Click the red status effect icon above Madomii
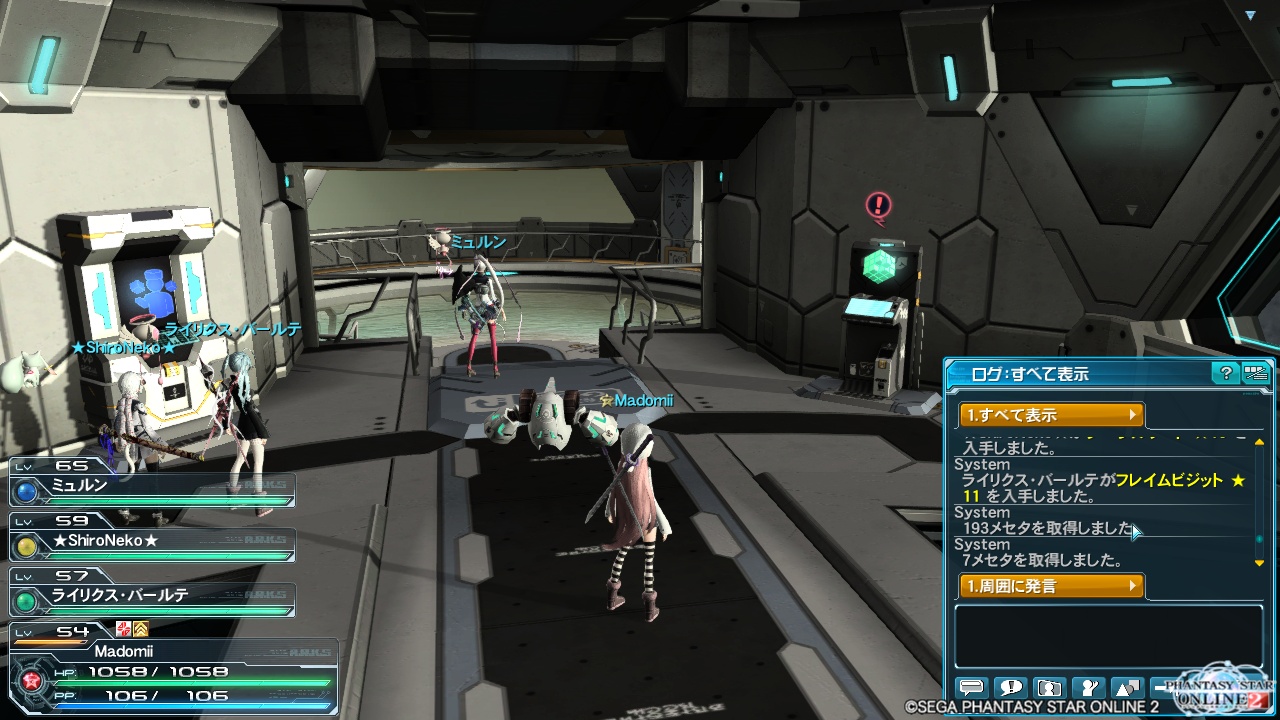The height and width of the screenshot is (720, 1280). [x=124, y=628]
